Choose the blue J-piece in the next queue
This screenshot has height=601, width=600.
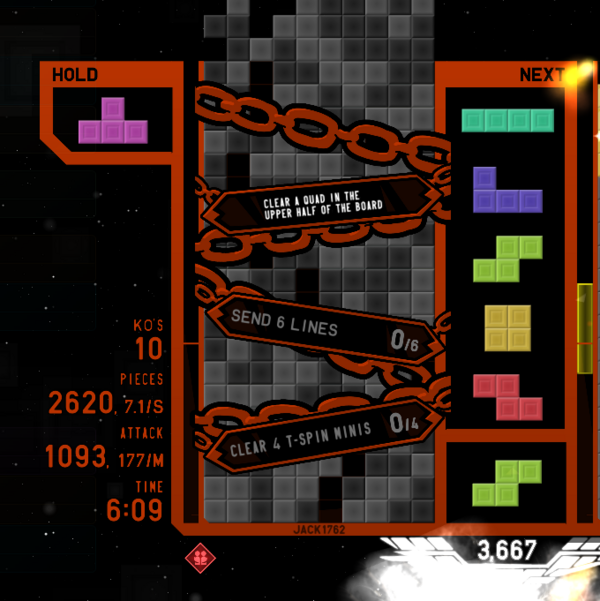coord(505,191)
